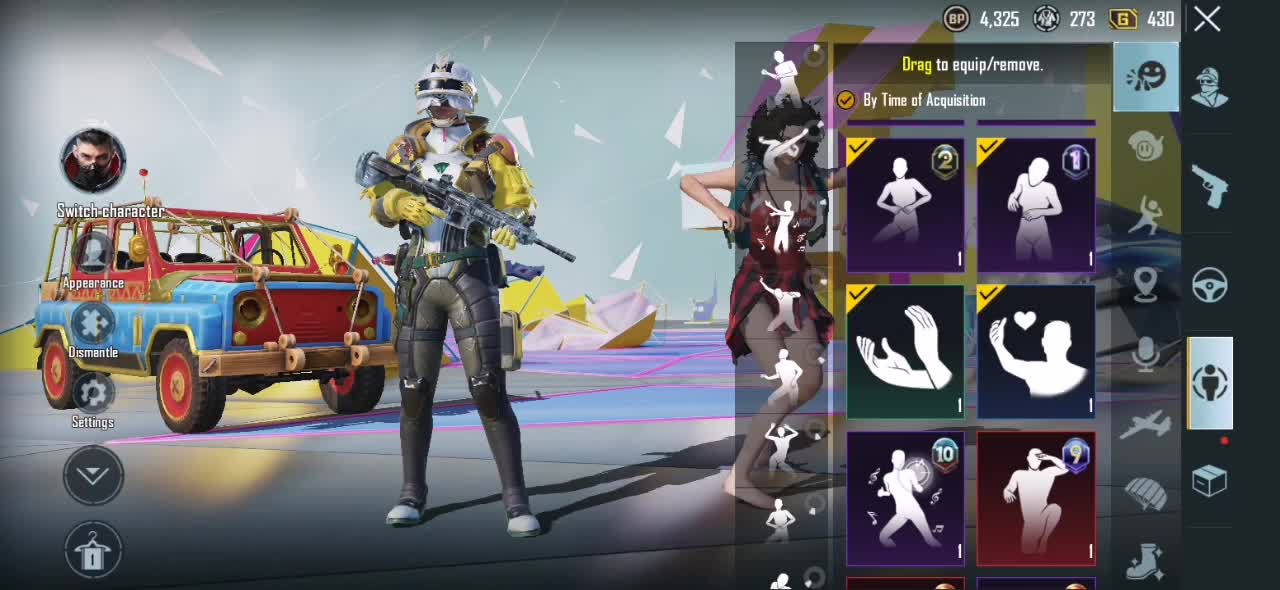The image size is (1280, 590).
Task: Show the airplane sub-category
Action: click(1146, 426)
